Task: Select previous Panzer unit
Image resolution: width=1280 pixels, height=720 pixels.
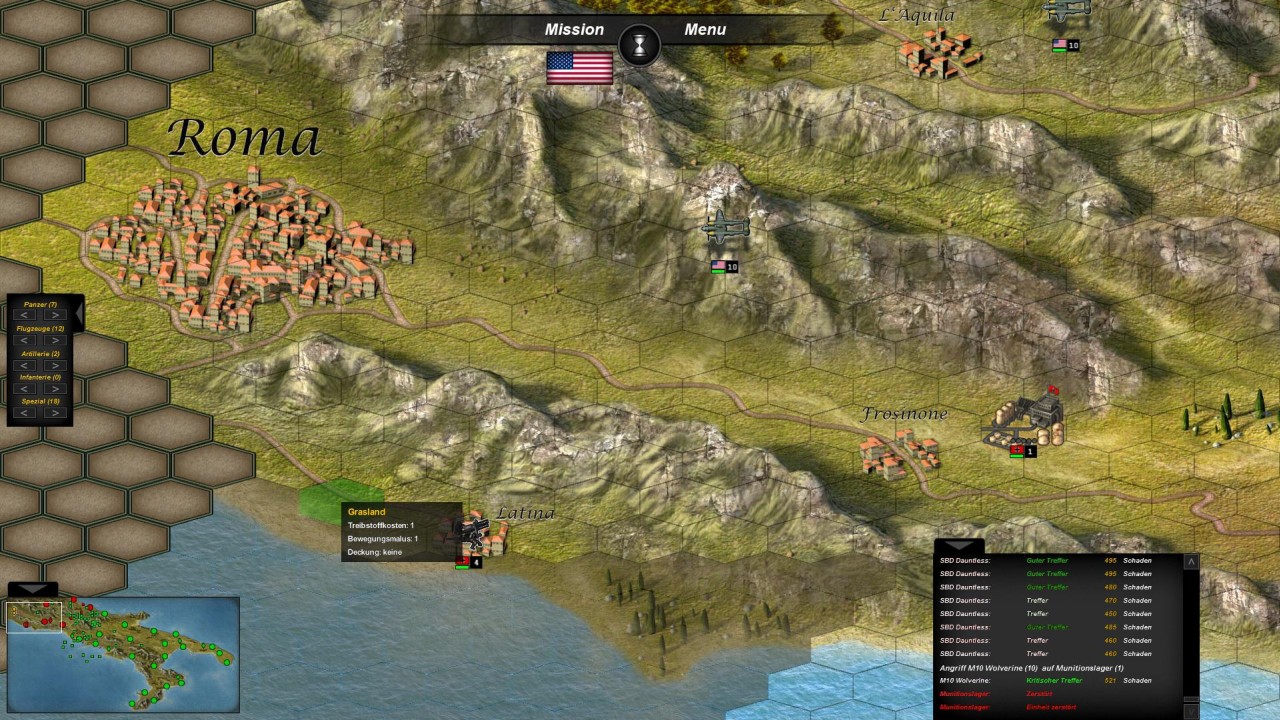Action: tap(26, 316)
